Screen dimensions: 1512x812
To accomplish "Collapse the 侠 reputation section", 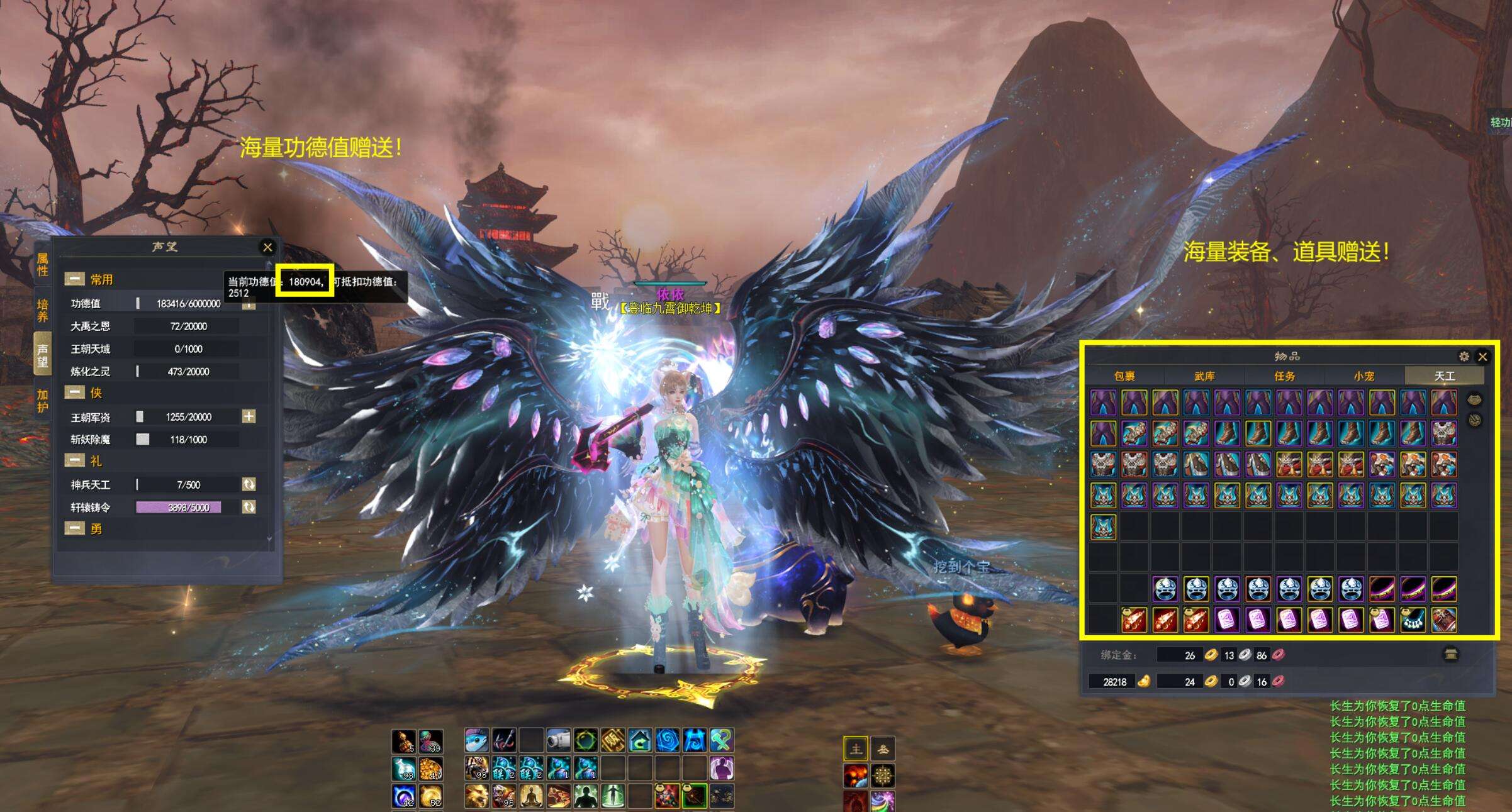I will point(75,393).
